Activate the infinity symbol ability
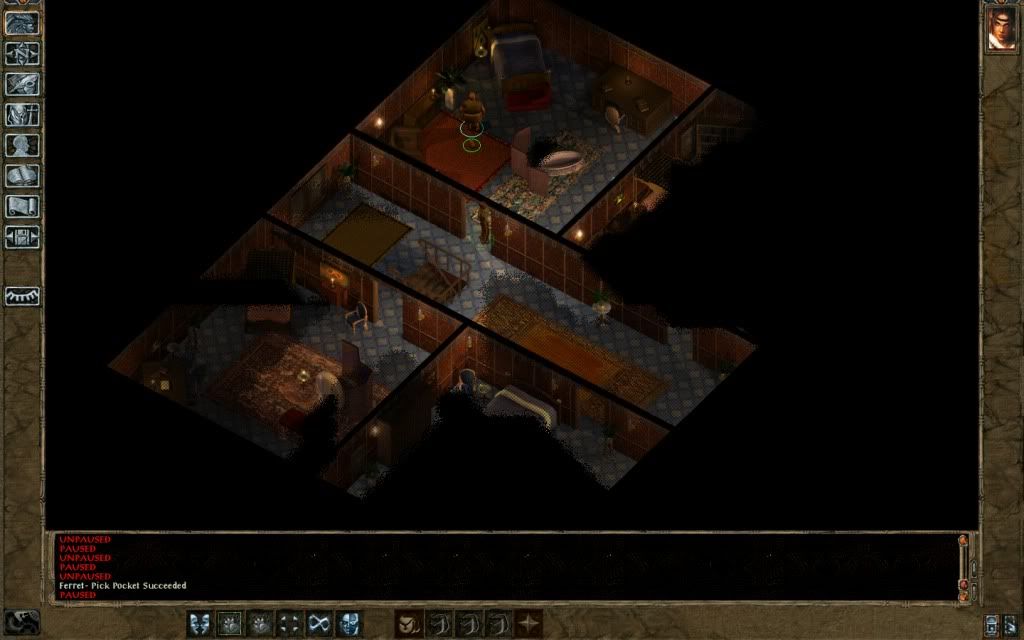 click(319, 624)
